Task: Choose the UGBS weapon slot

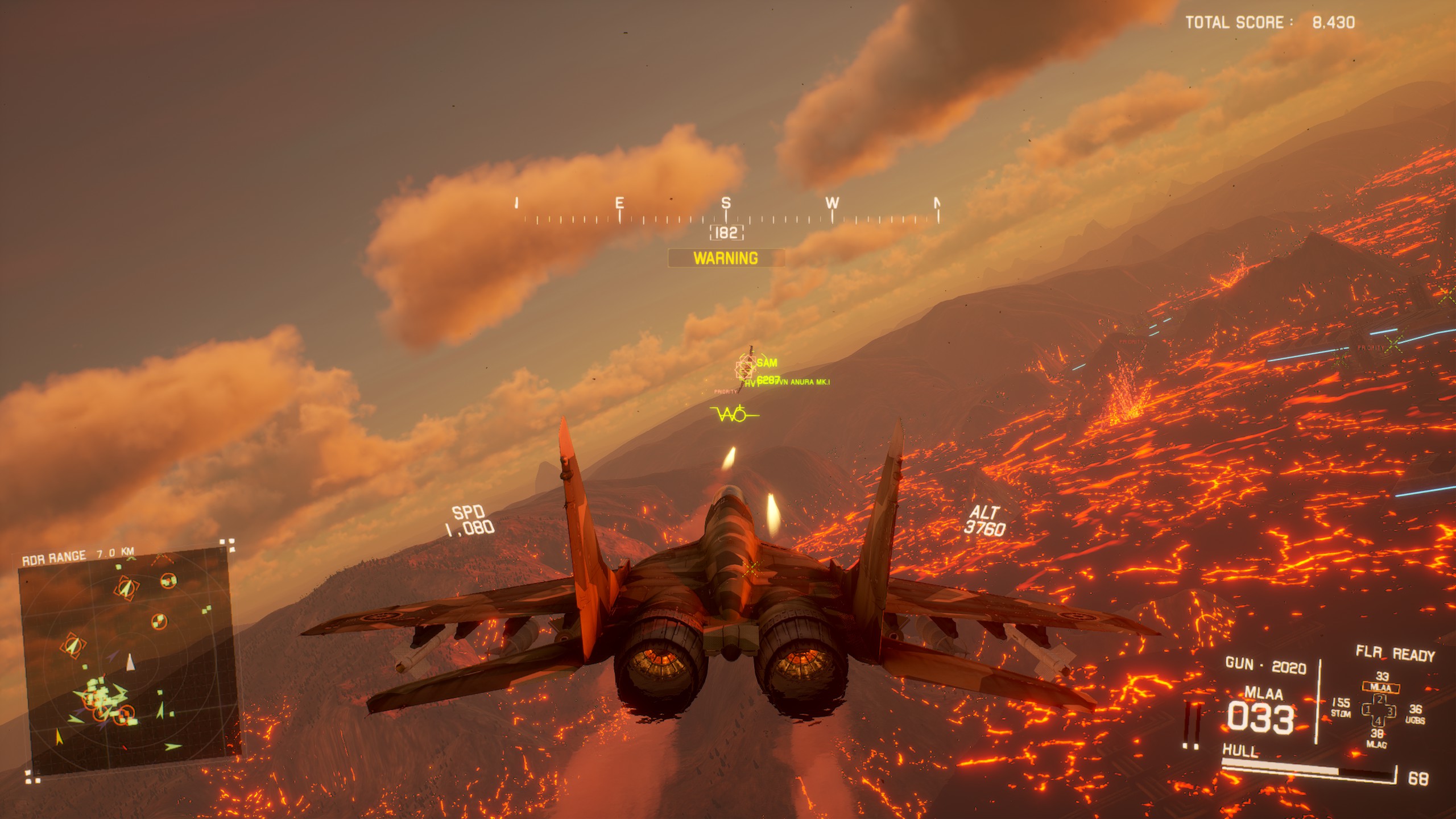Action: click(x=1415, y=714)
